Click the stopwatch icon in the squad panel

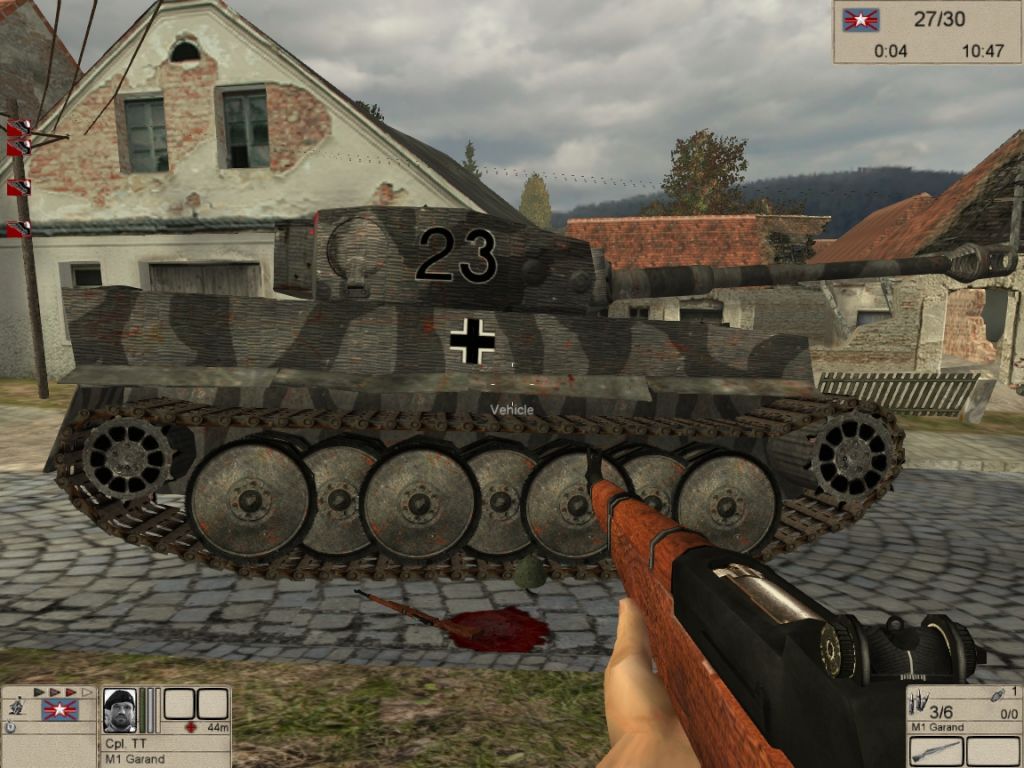(10, 728)
